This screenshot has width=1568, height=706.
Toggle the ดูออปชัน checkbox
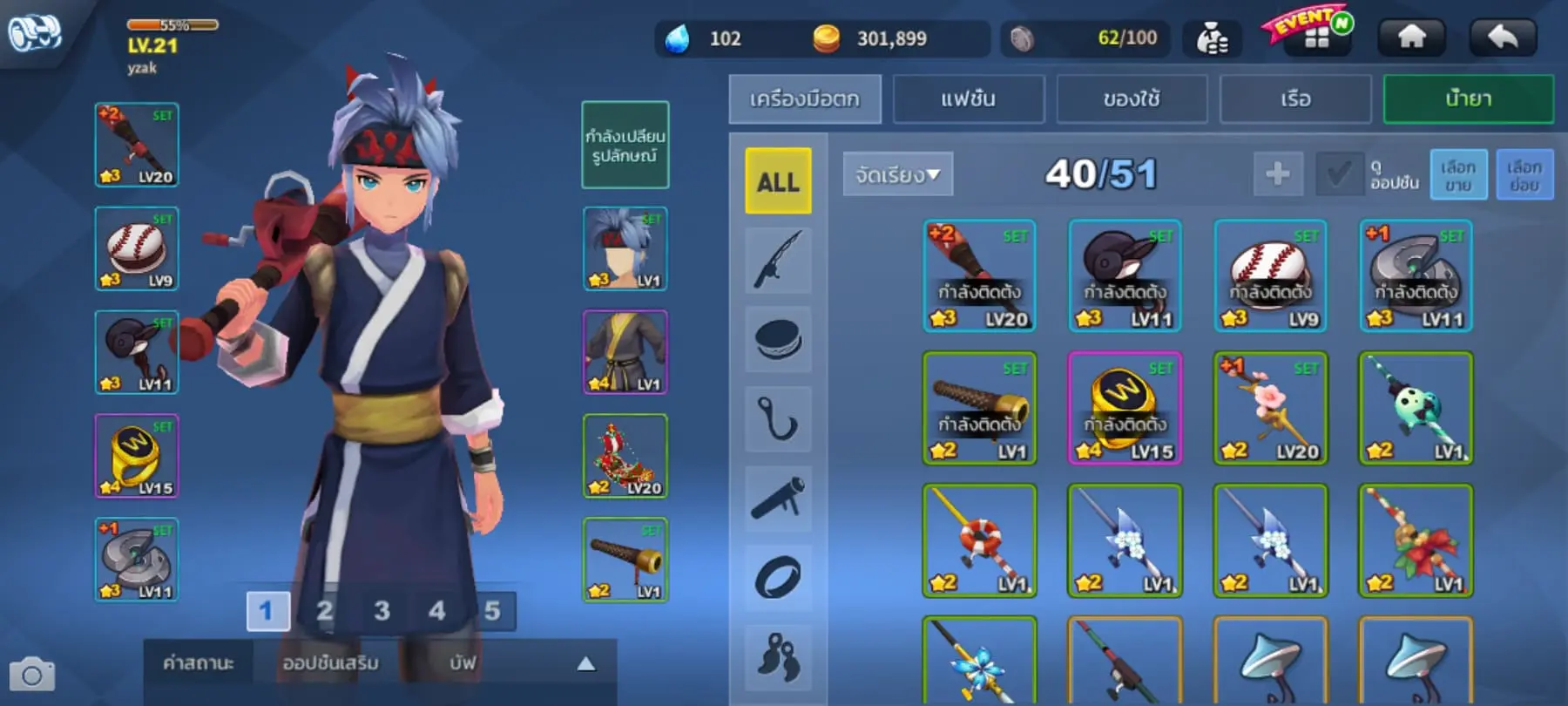pos(1338,174)
